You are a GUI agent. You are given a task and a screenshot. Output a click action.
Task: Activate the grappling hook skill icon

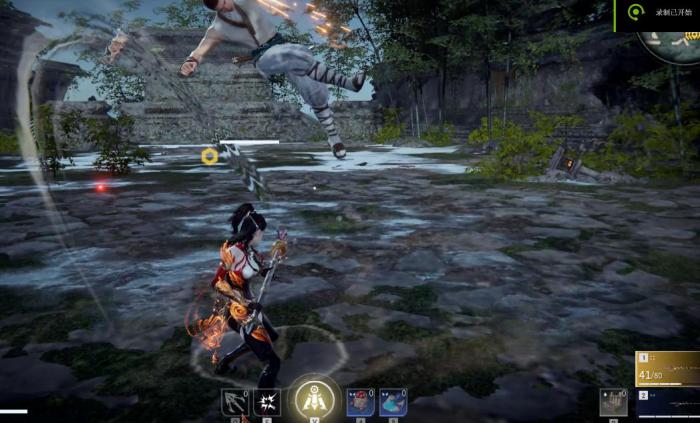click(234, 402)
